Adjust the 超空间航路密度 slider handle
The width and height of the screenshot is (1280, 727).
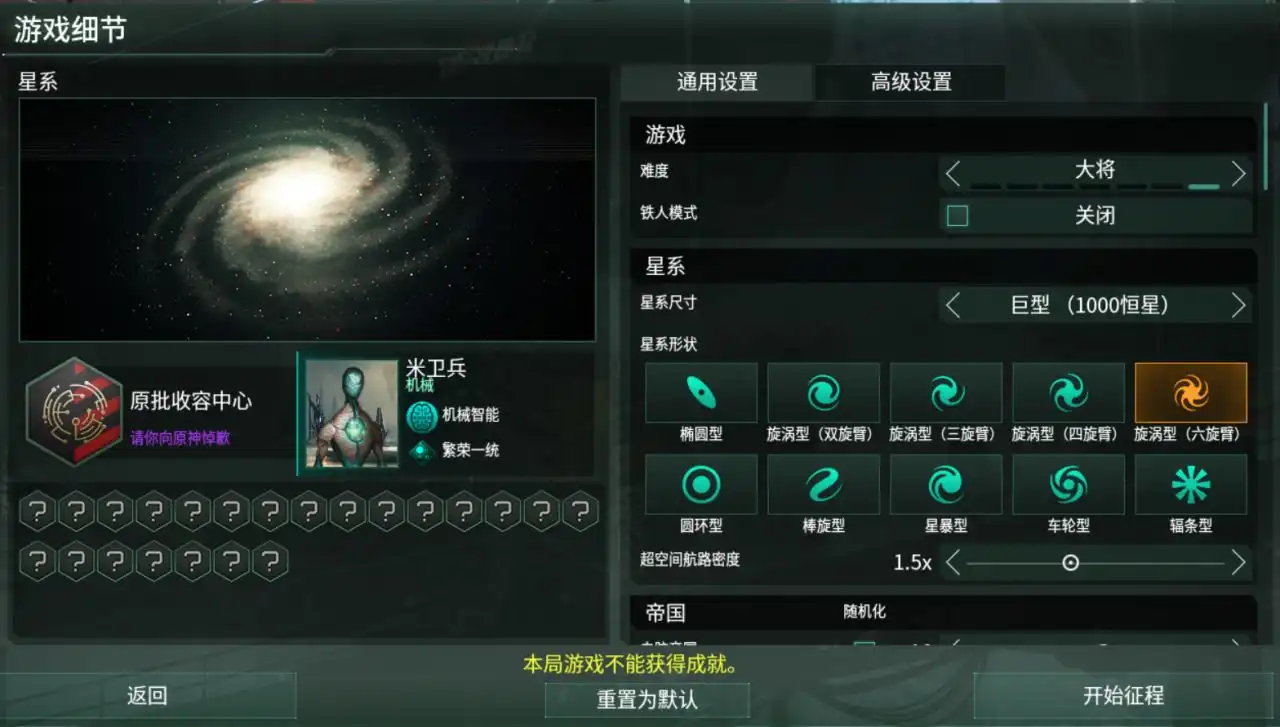(1069, 564)
